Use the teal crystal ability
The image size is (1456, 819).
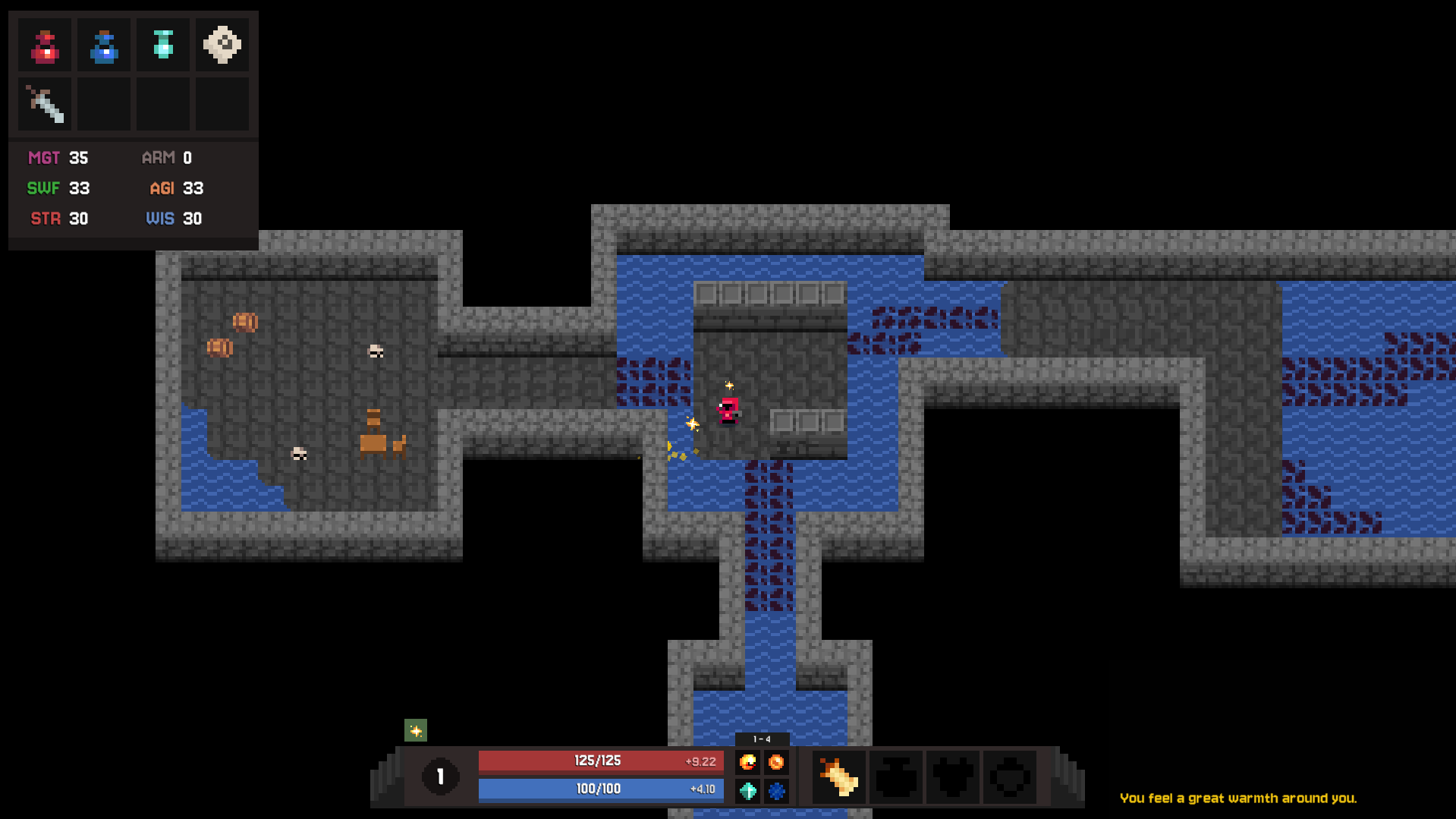pos(748,791)
